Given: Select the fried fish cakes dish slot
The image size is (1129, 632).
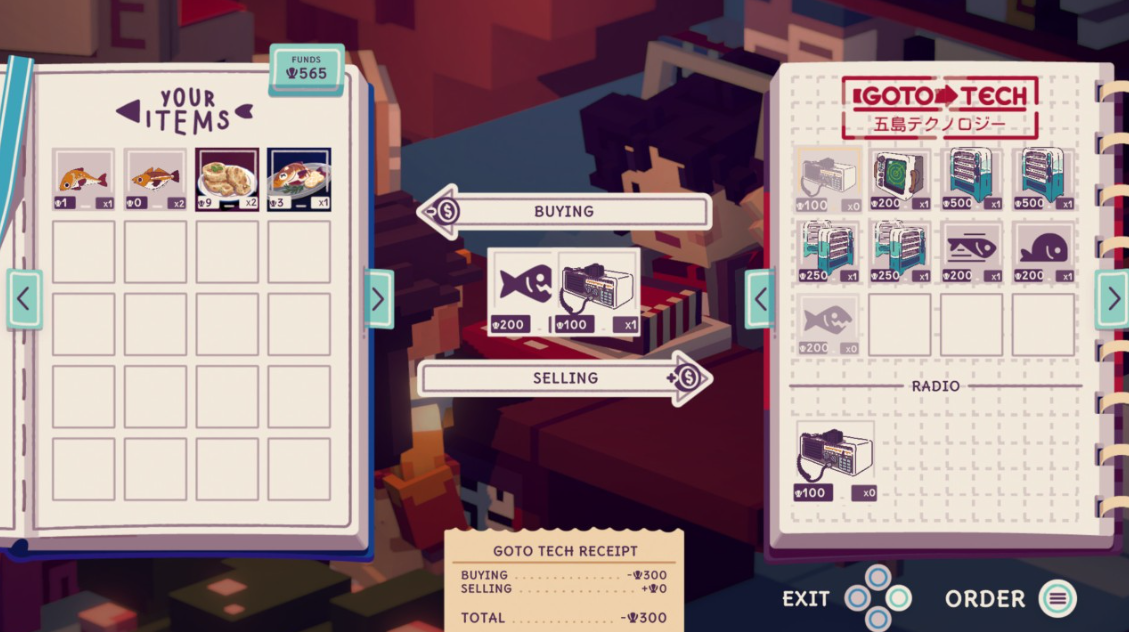Looking at the screenshot, I should [227, 180].
